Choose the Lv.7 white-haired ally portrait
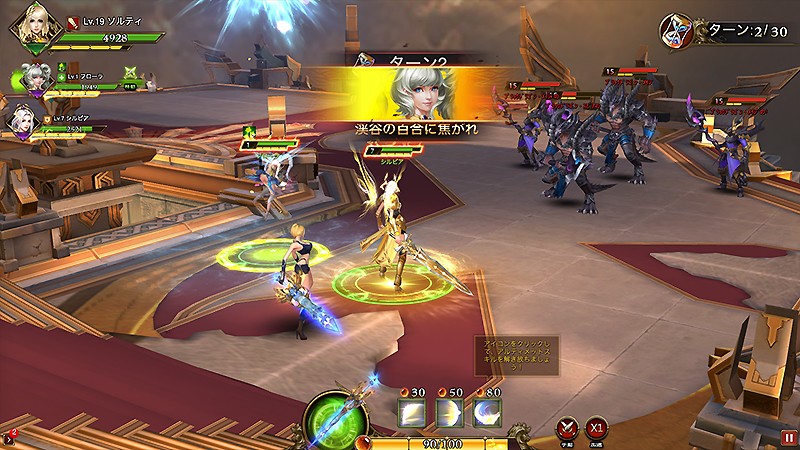800x450 pixels. coord(23,121)
